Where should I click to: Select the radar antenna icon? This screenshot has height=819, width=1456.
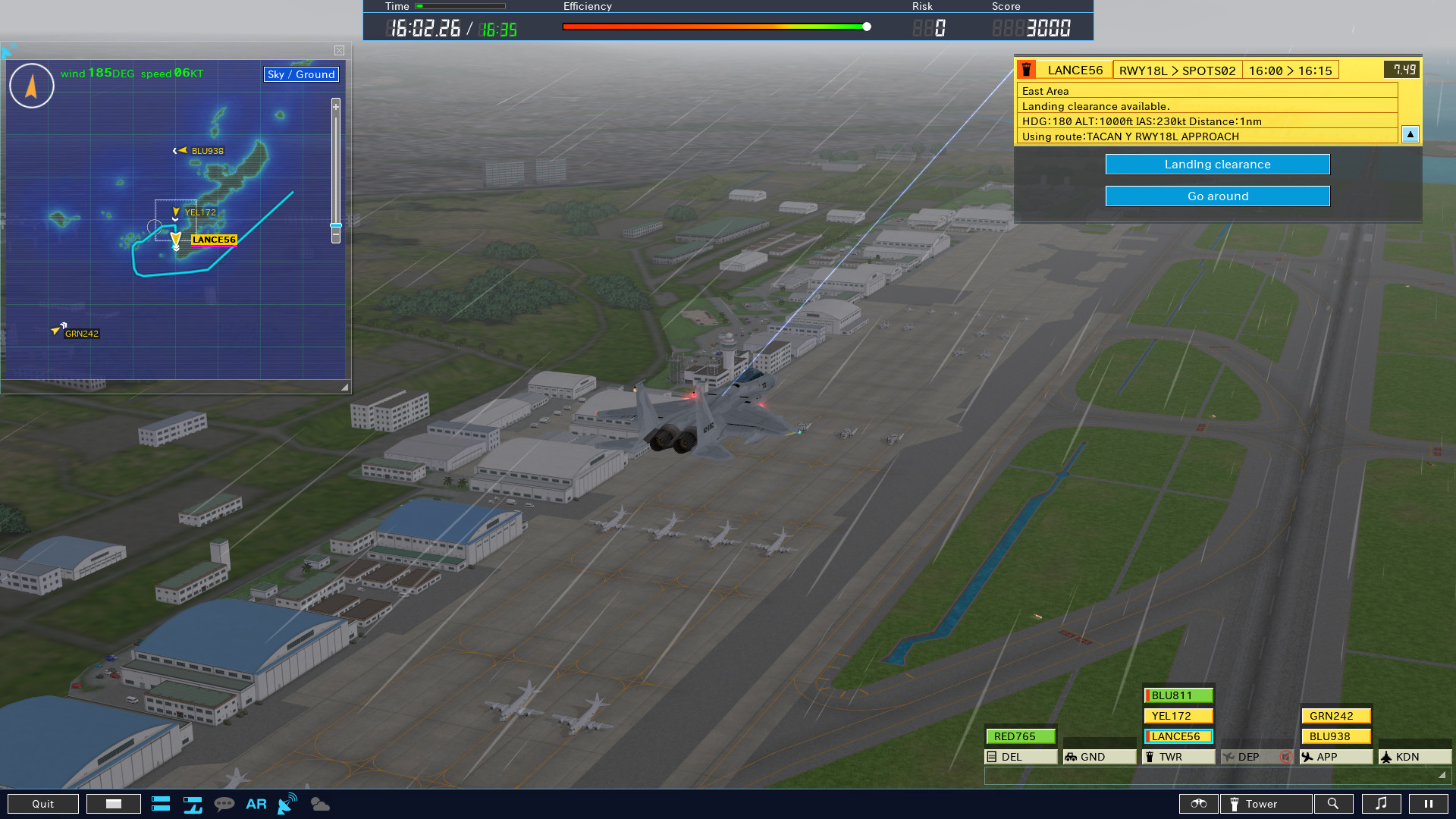(286, 804)
